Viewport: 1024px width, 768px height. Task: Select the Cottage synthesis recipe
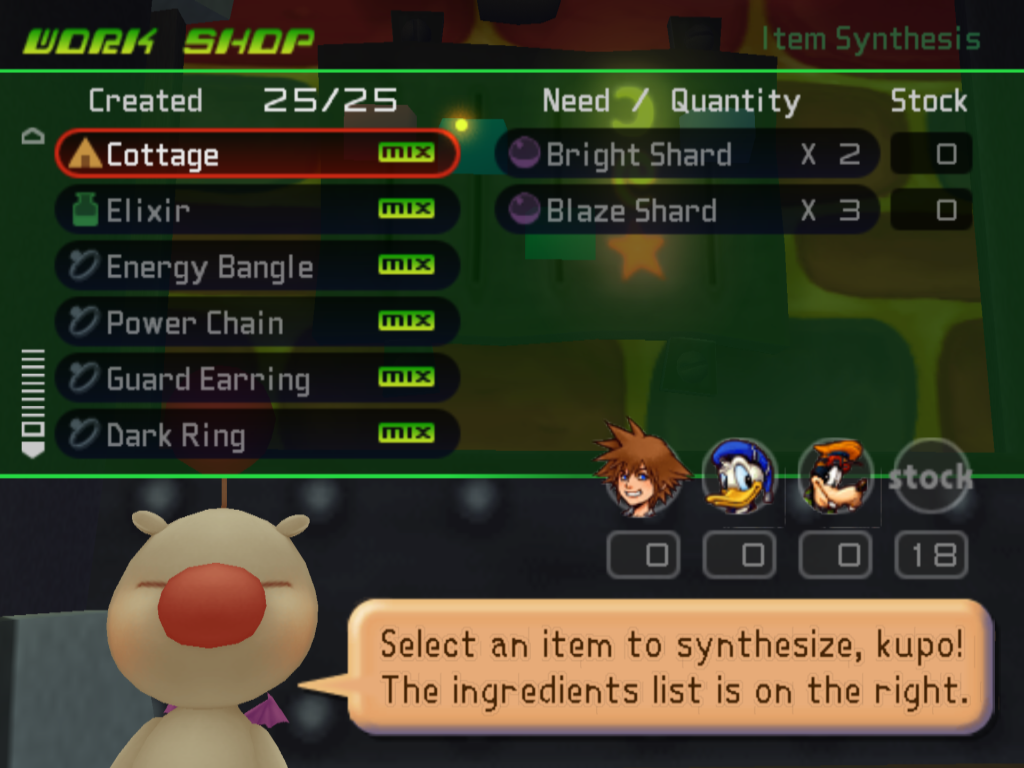coord(256,154)
